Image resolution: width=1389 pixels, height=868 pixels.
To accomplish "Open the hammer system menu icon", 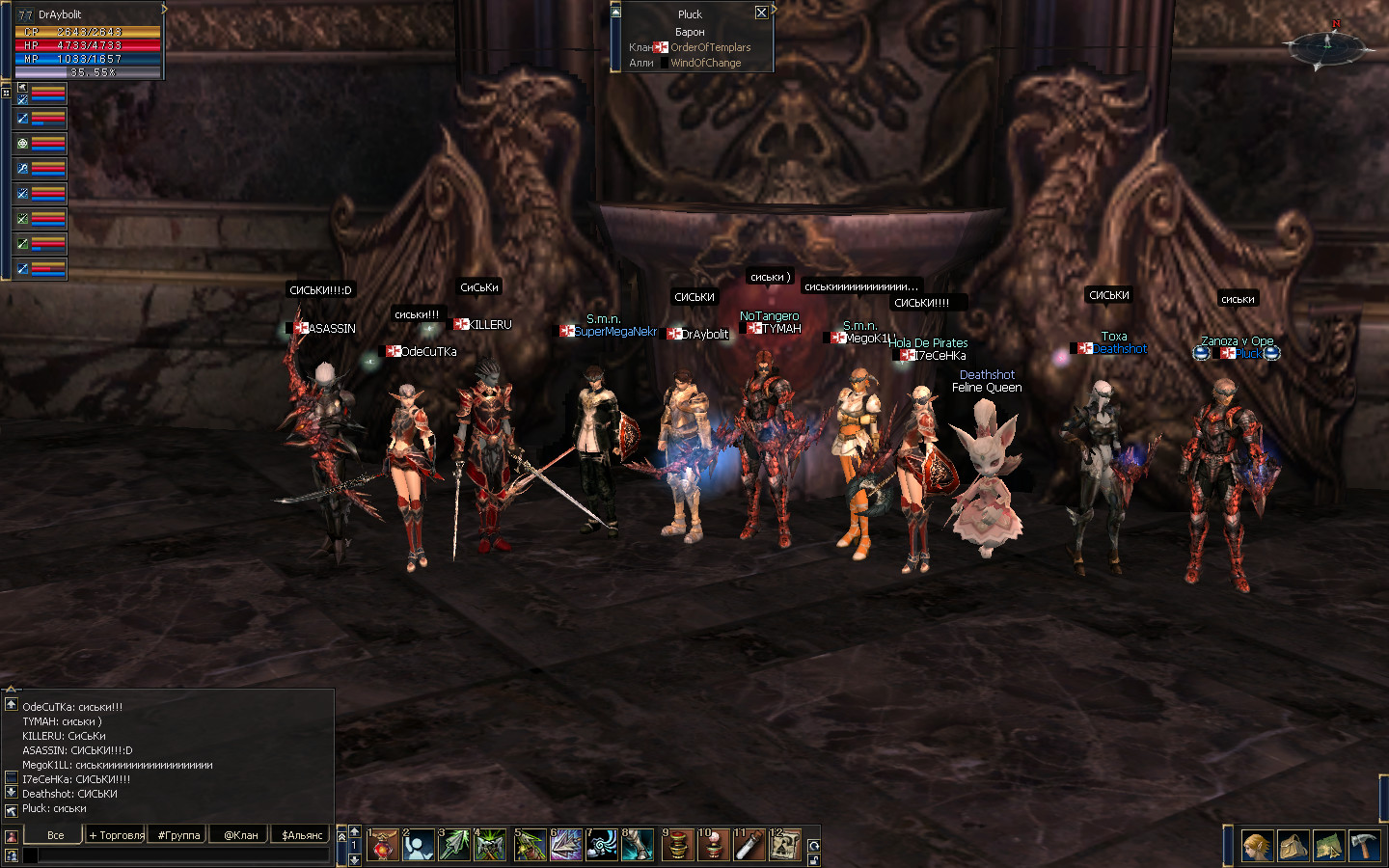I will pos(1365,846).
